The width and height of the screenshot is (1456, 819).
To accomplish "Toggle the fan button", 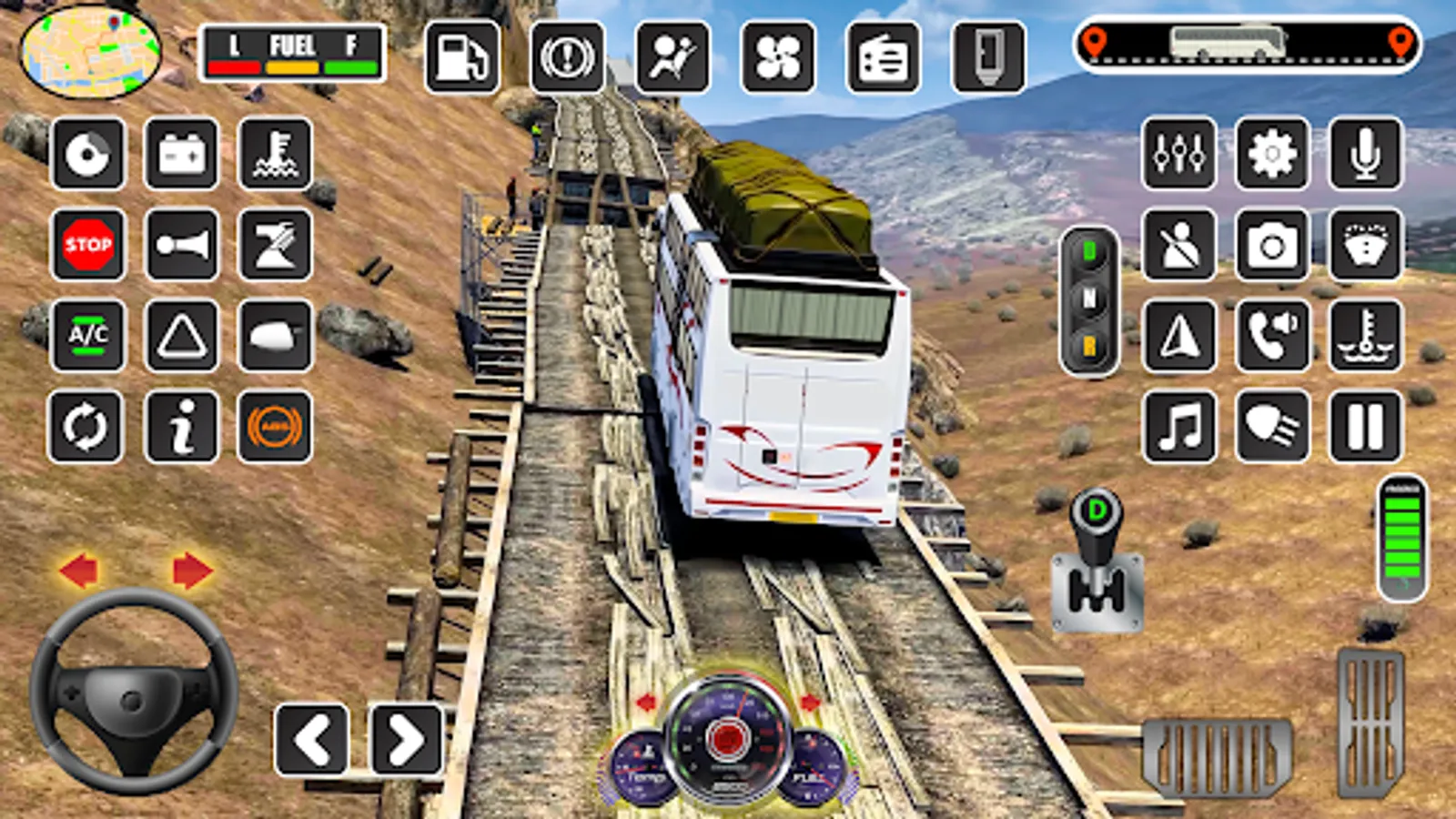I will pos(778,58).
